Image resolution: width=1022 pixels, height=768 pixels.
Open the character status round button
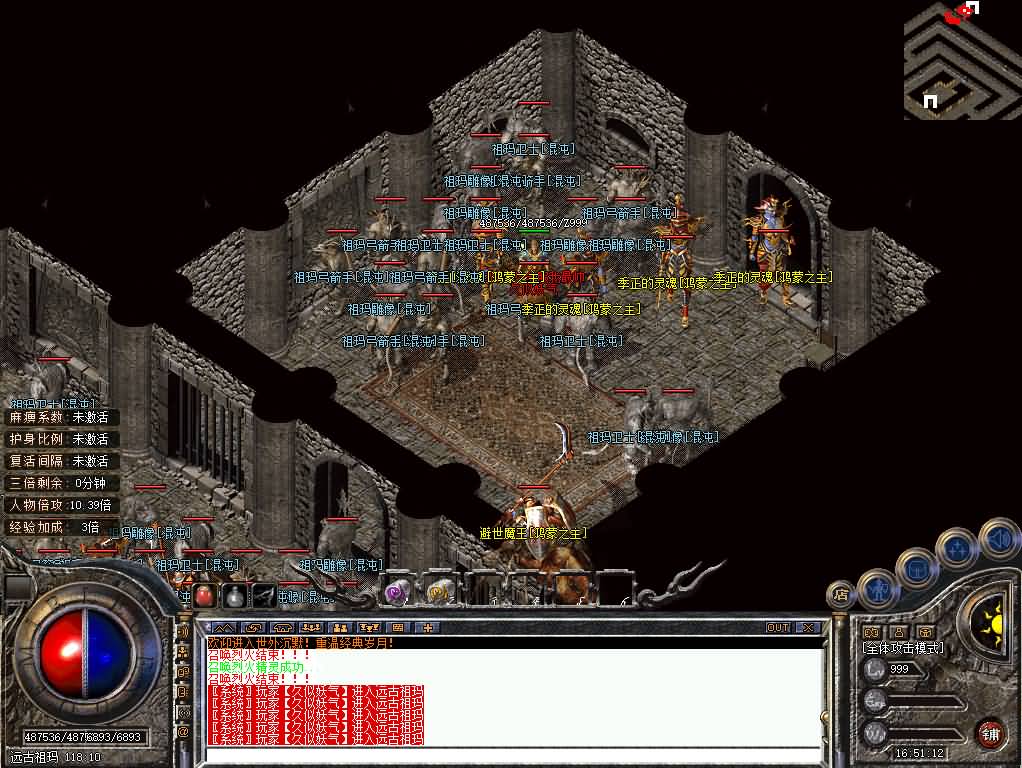(x=879, y=589)
